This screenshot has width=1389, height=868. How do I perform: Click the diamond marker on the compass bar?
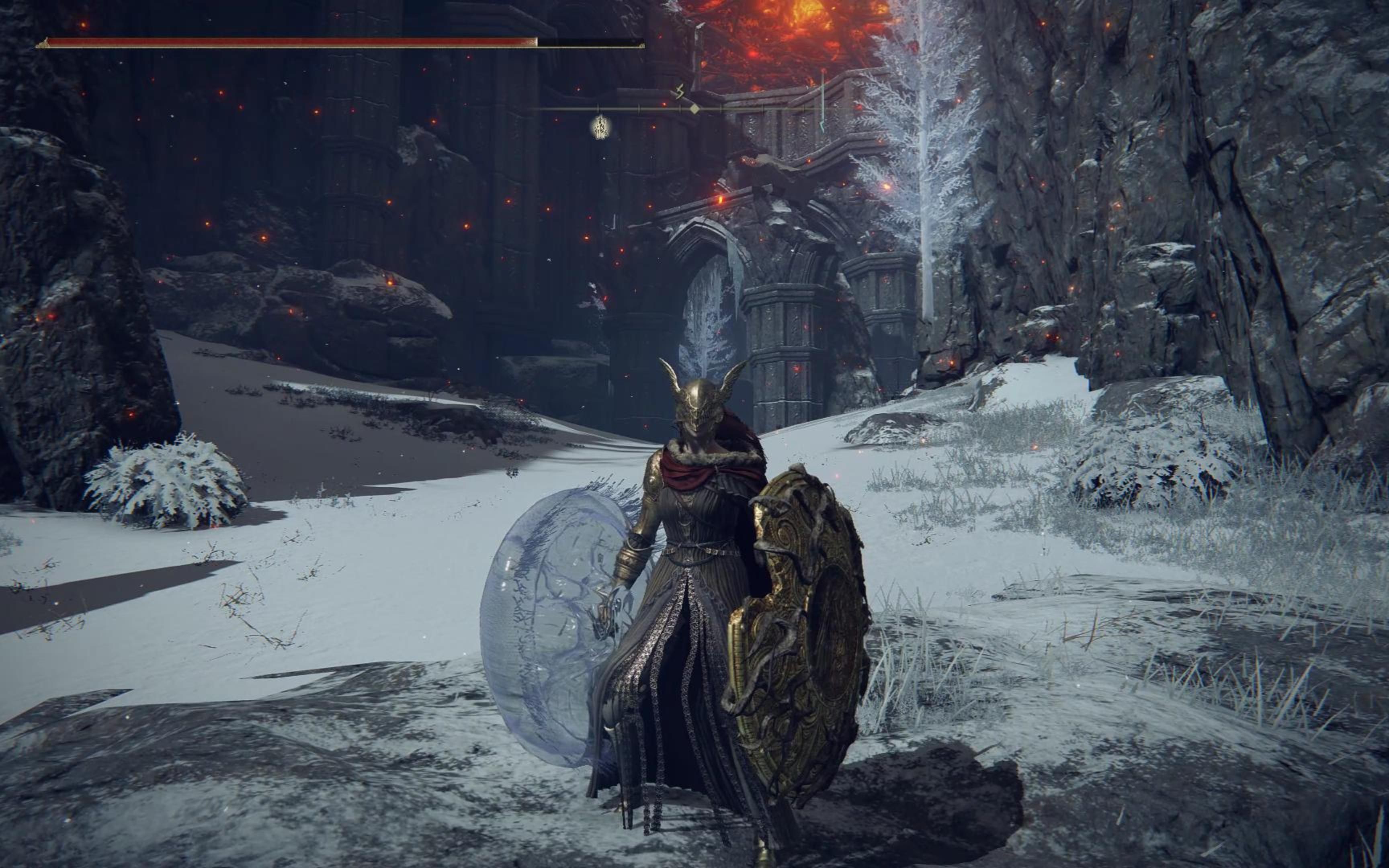coord(694,108)
